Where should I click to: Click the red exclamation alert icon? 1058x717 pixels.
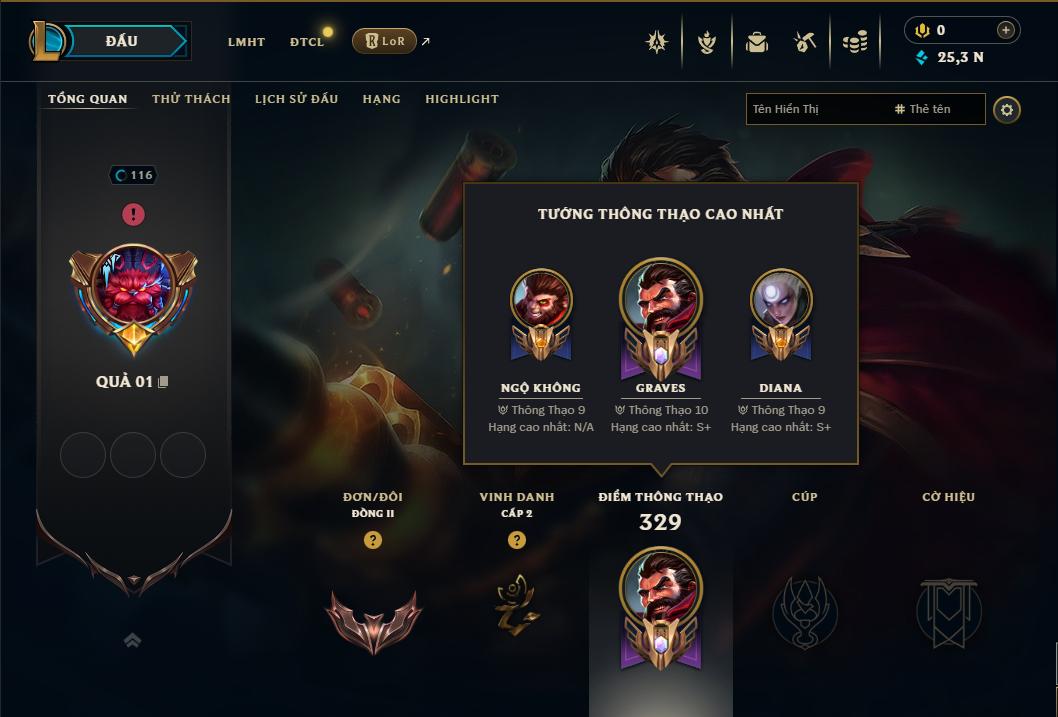133,214
